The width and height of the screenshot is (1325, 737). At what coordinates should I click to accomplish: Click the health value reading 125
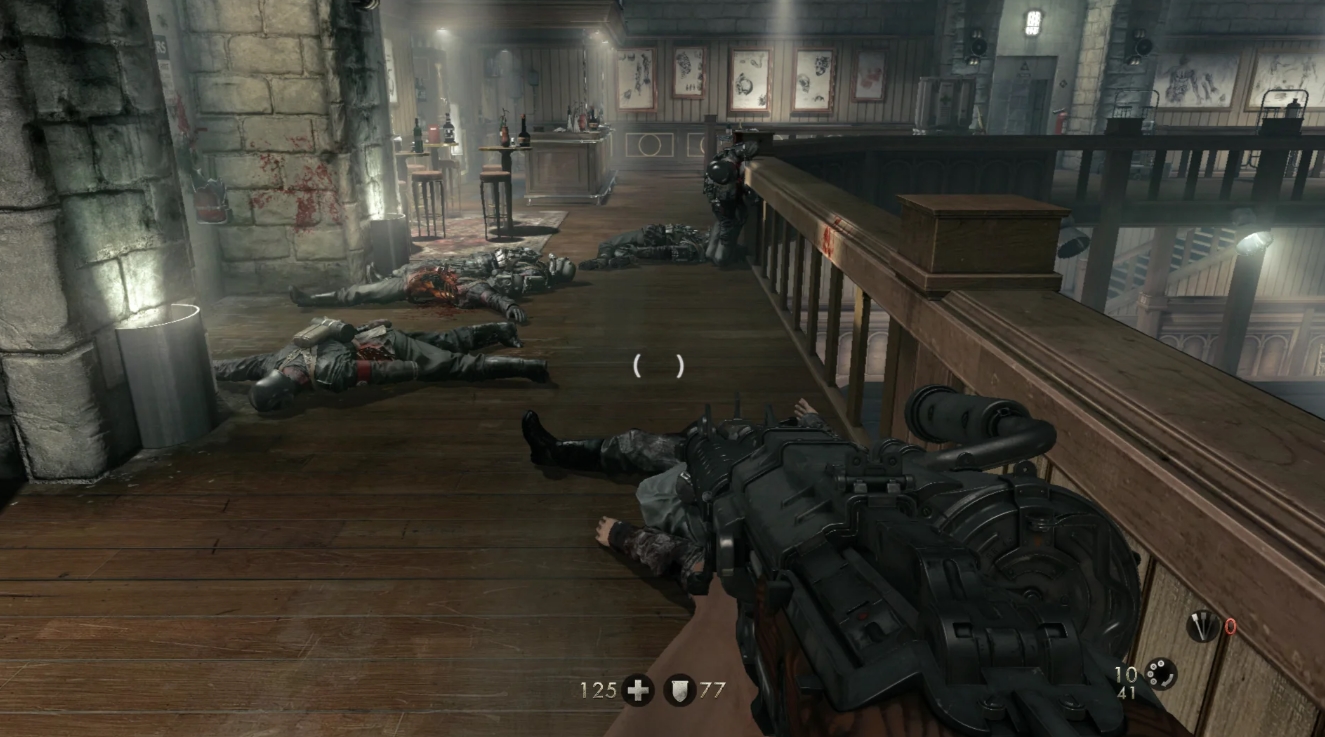click(x=597, y=691)
